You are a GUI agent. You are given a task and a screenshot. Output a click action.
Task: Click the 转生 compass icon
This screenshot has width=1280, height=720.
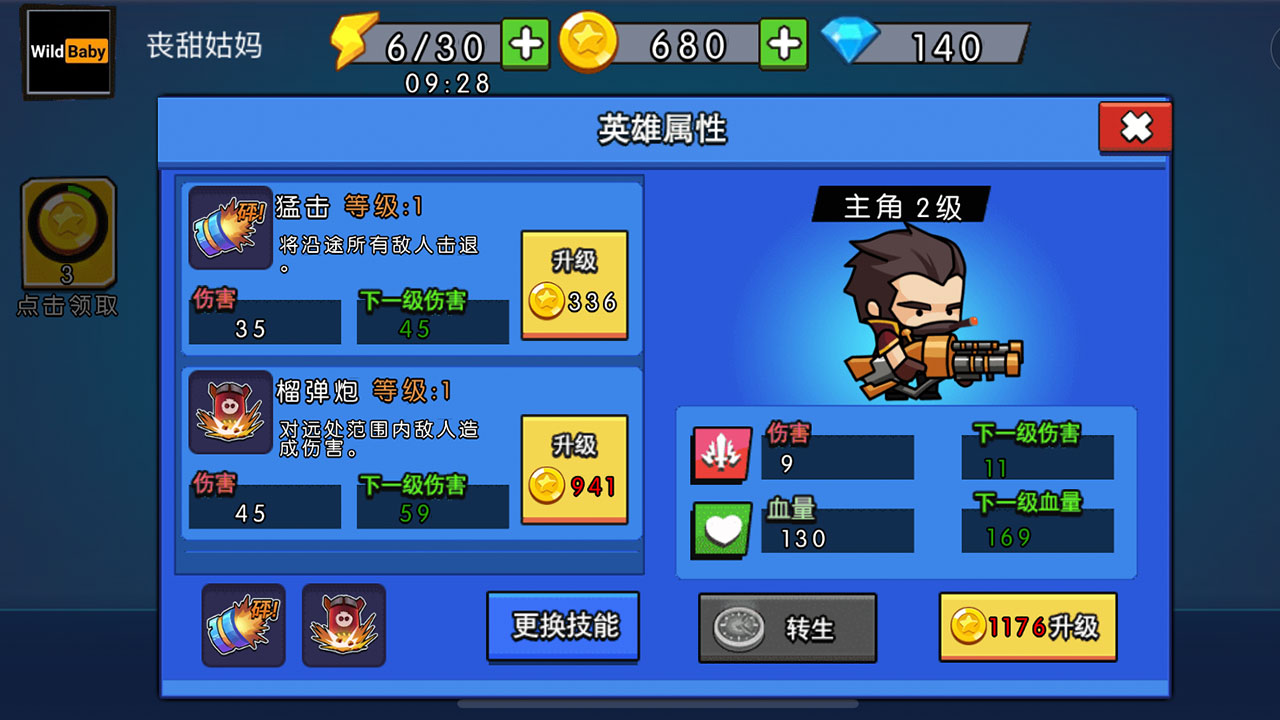point(737,627)
